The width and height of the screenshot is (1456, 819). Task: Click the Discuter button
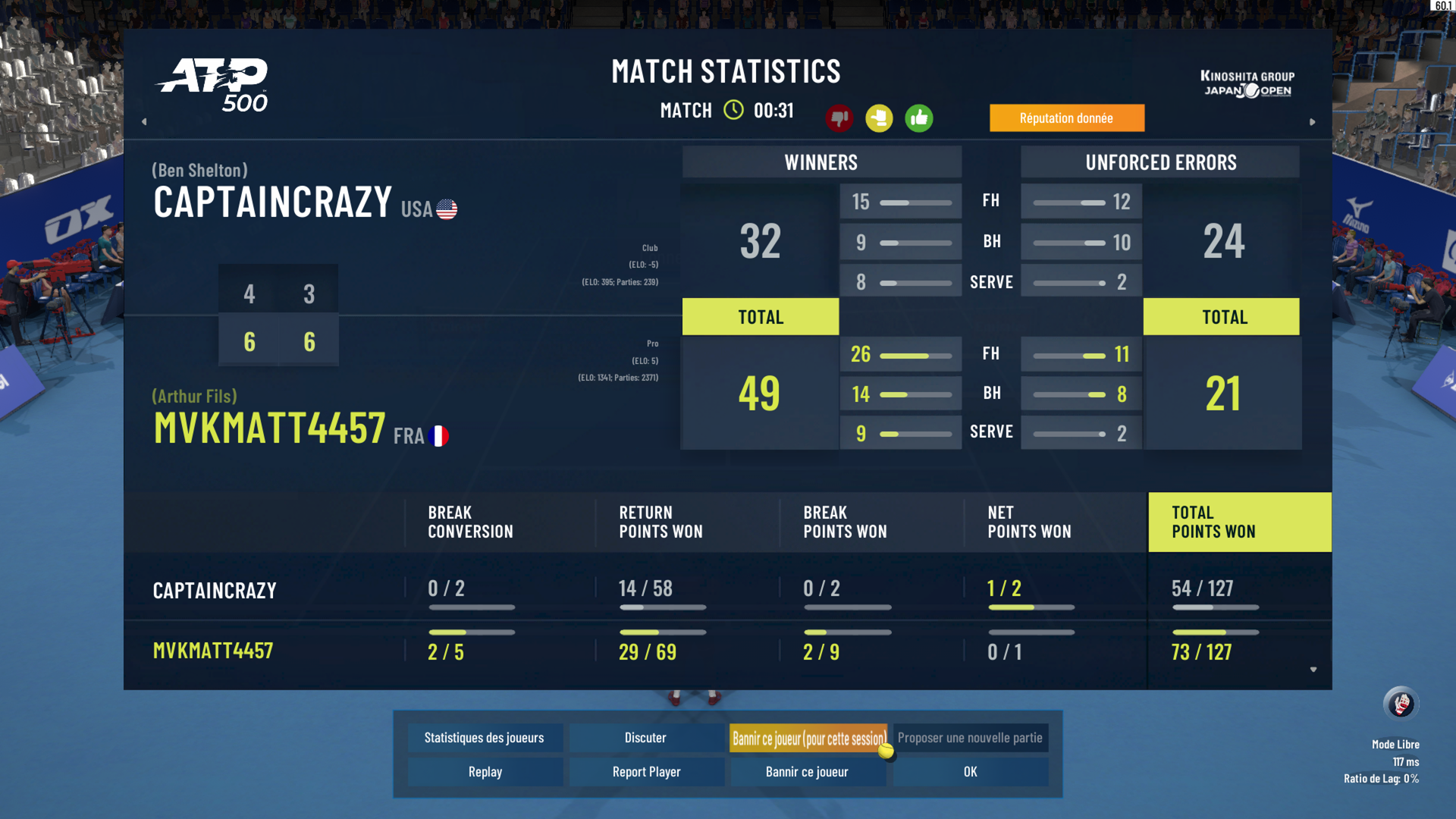645,738
